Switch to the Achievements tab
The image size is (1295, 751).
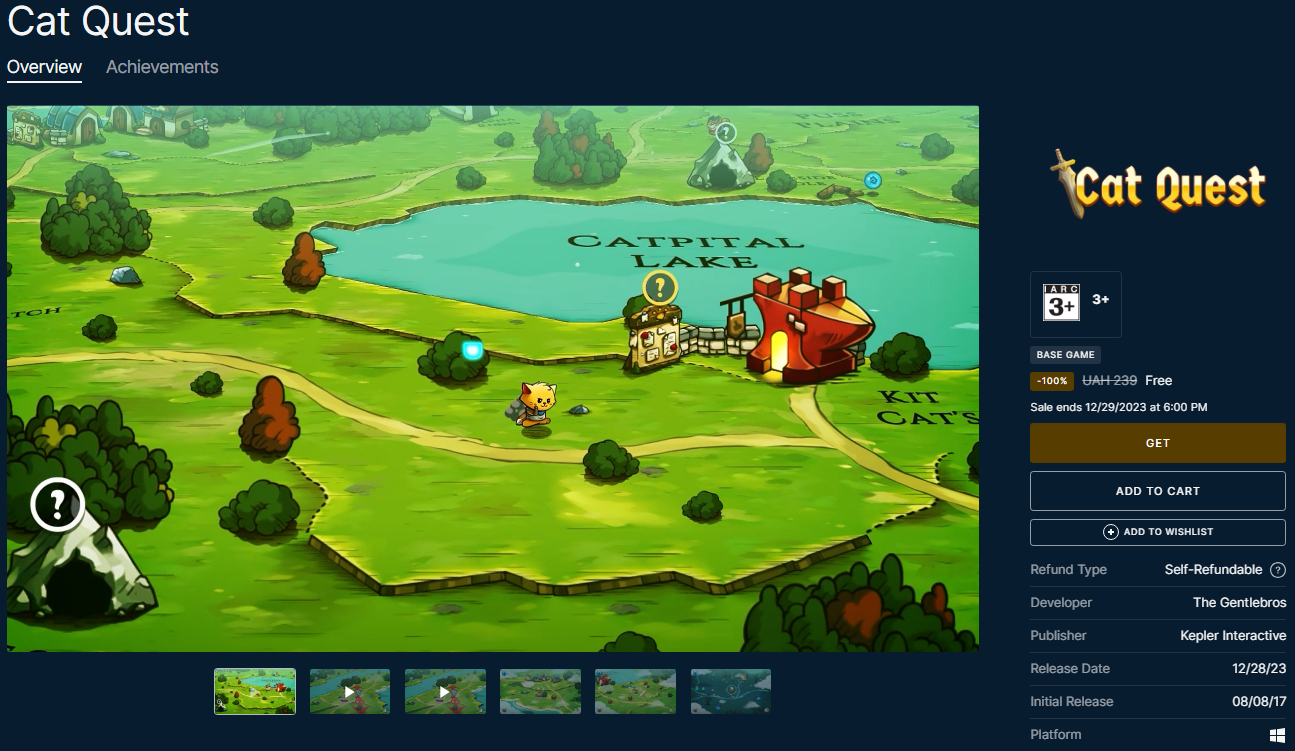point(161,67)
